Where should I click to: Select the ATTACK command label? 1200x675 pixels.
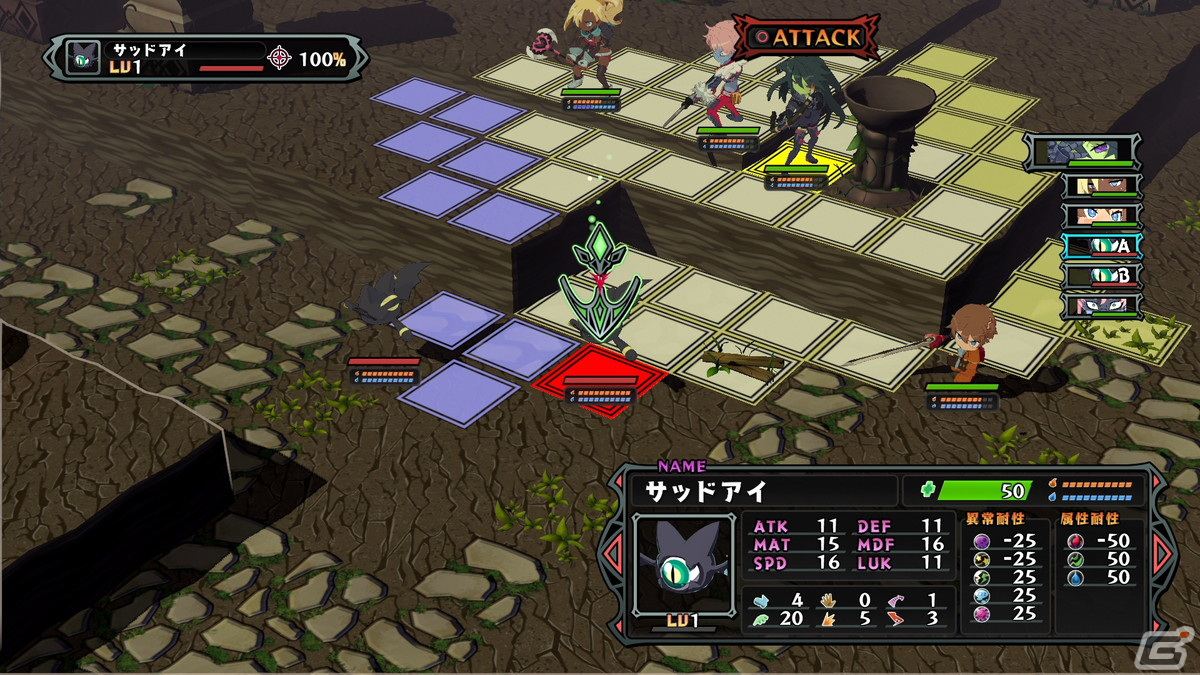(x=807, y=38)
